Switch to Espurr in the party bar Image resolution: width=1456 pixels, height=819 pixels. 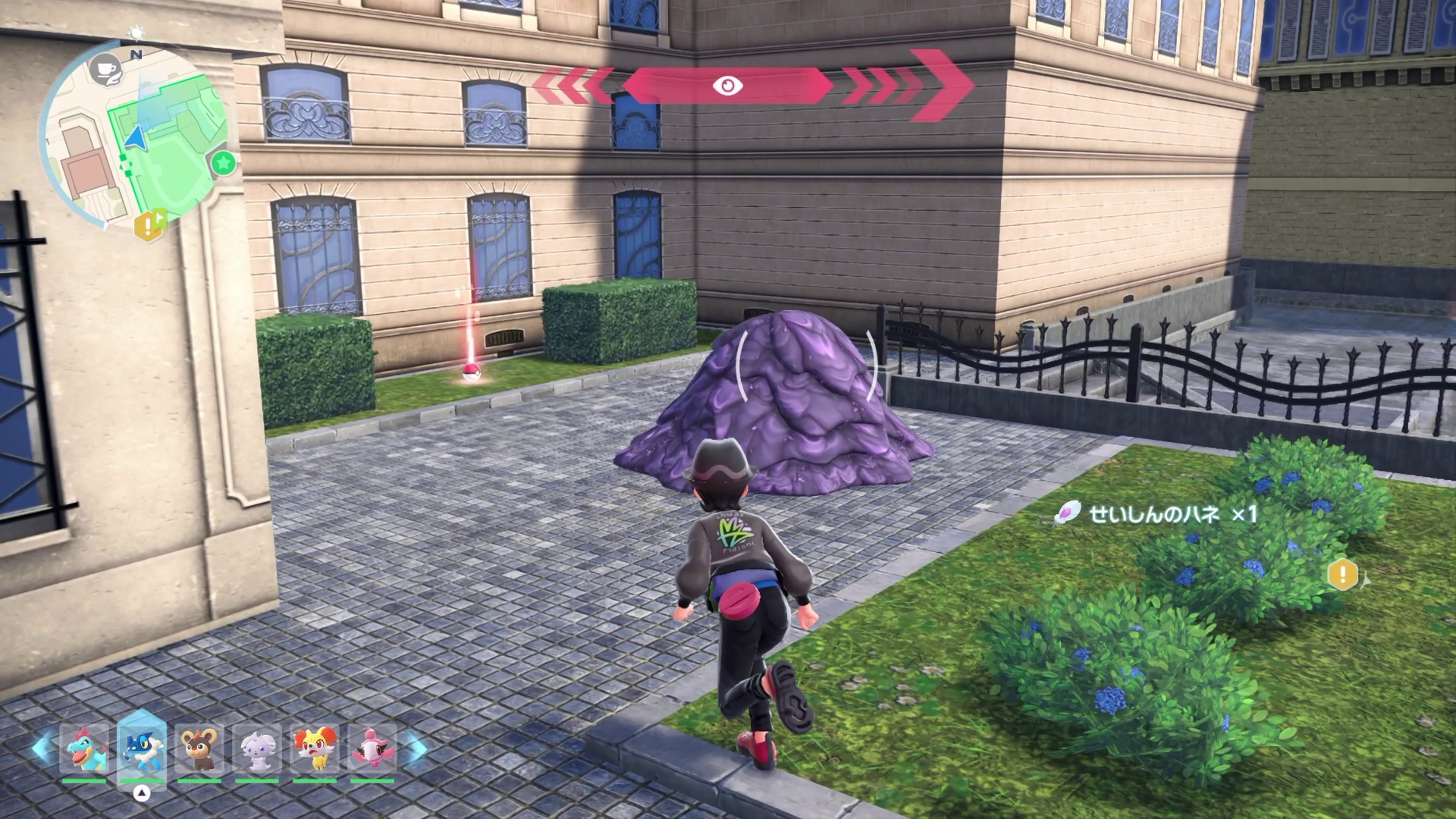click(257, 748)
